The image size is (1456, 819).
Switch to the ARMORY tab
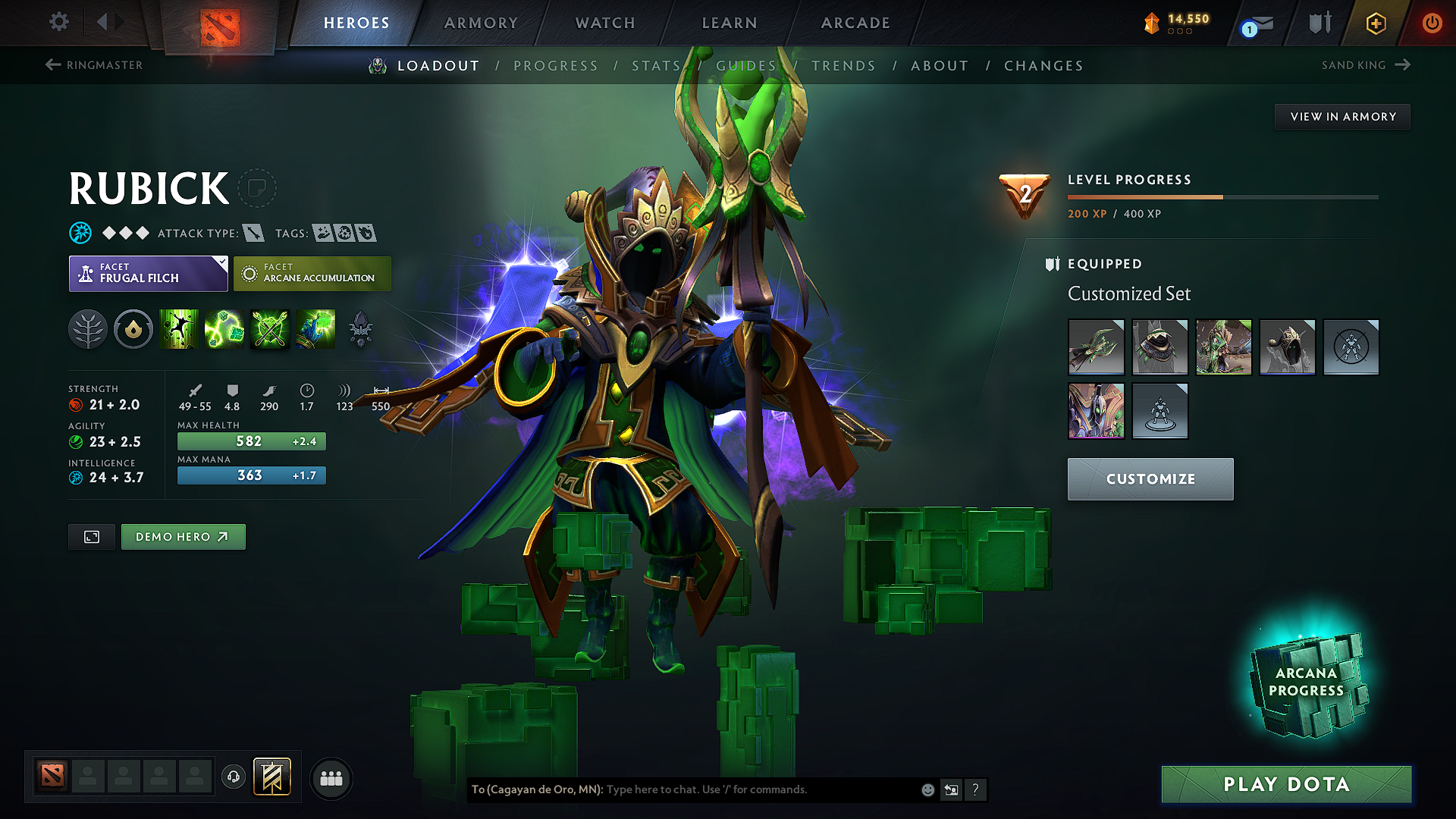point(481,23)
